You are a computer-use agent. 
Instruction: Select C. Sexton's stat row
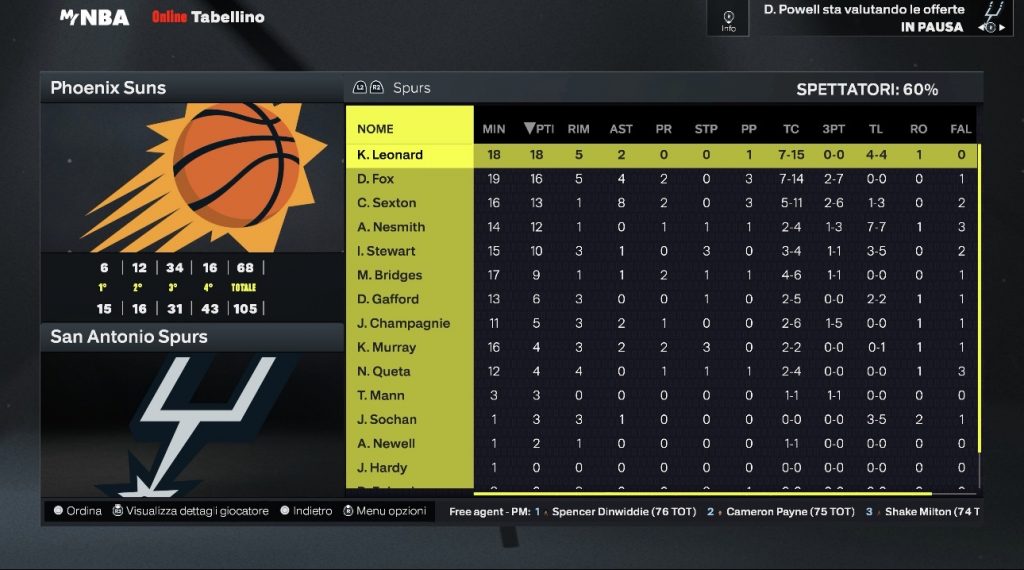(x=386, y=203)
